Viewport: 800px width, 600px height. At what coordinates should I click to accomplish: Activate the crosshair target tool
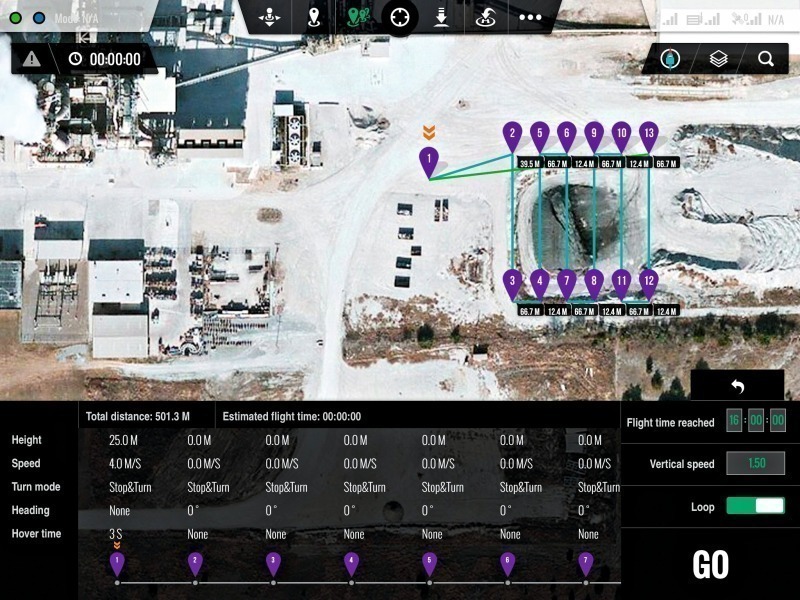(x=400, y=17)
